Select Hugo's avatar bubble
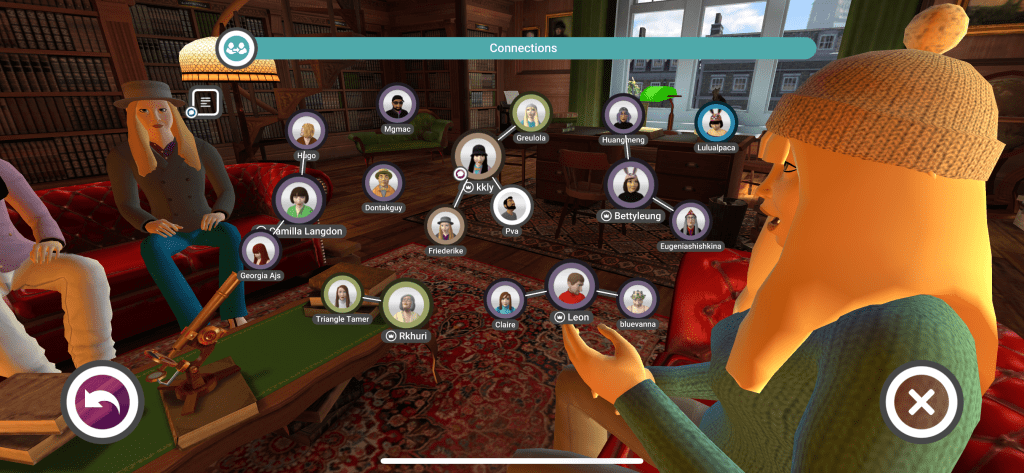 (306, 131)
